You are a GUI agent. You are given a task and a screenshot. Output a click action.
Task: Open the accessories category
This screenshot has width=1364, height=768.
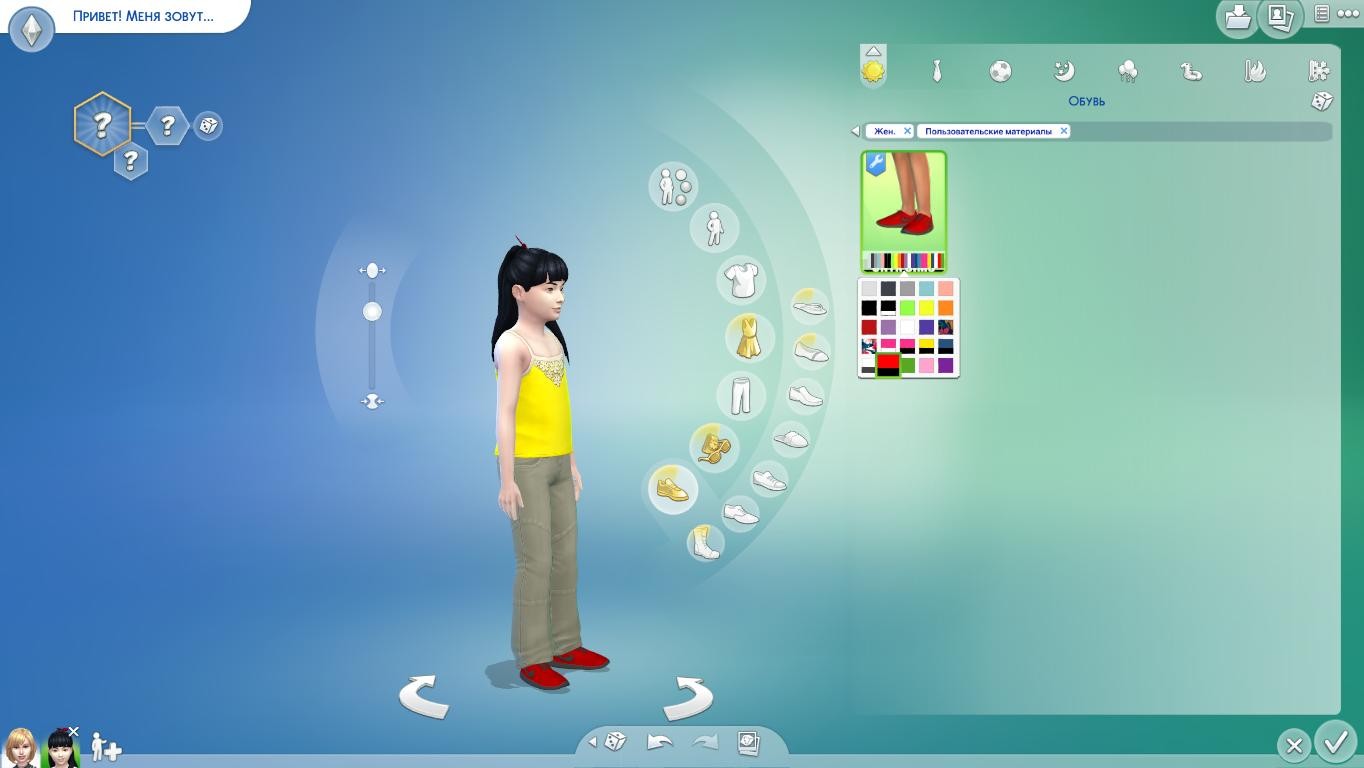714,446
